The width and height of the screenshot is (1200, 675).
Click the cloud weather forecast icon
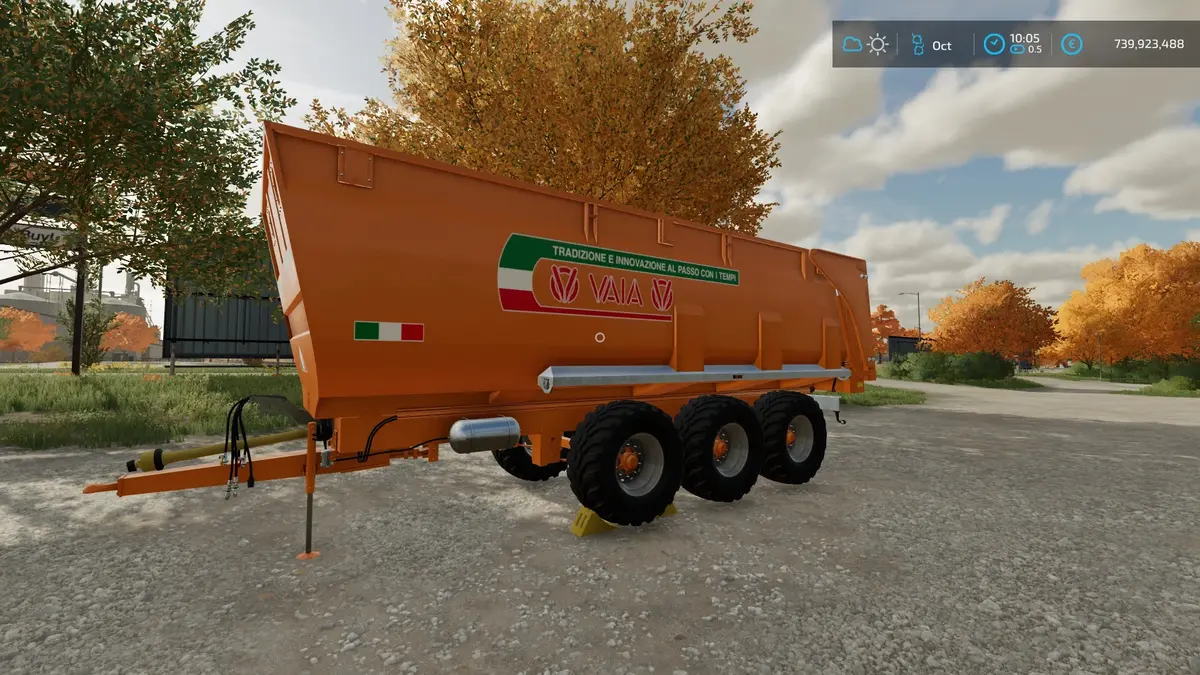pos(852,44)
